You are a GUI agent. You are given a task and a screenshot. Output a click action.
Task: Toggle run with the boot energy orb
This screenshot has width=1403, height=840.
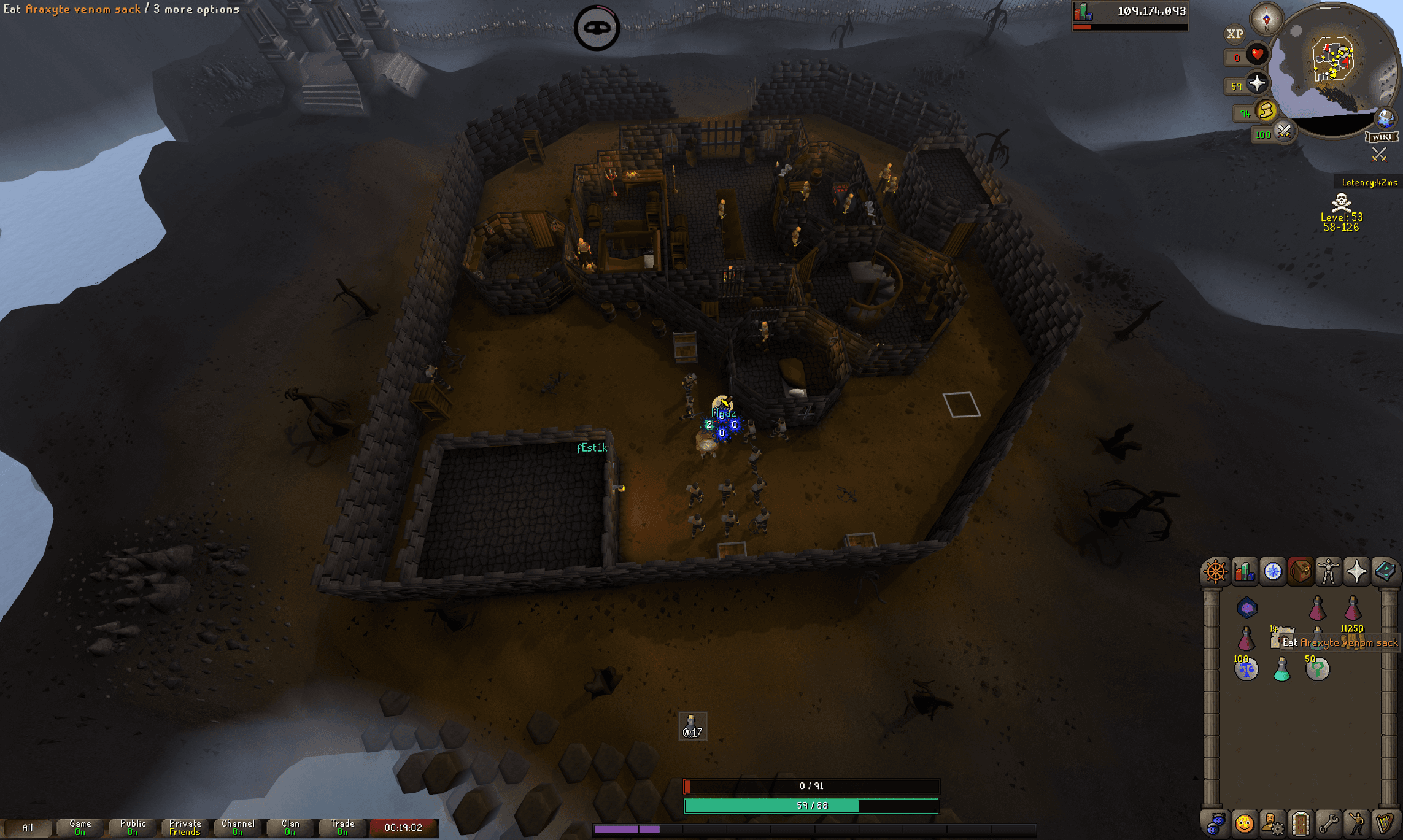coord(1265,111)
